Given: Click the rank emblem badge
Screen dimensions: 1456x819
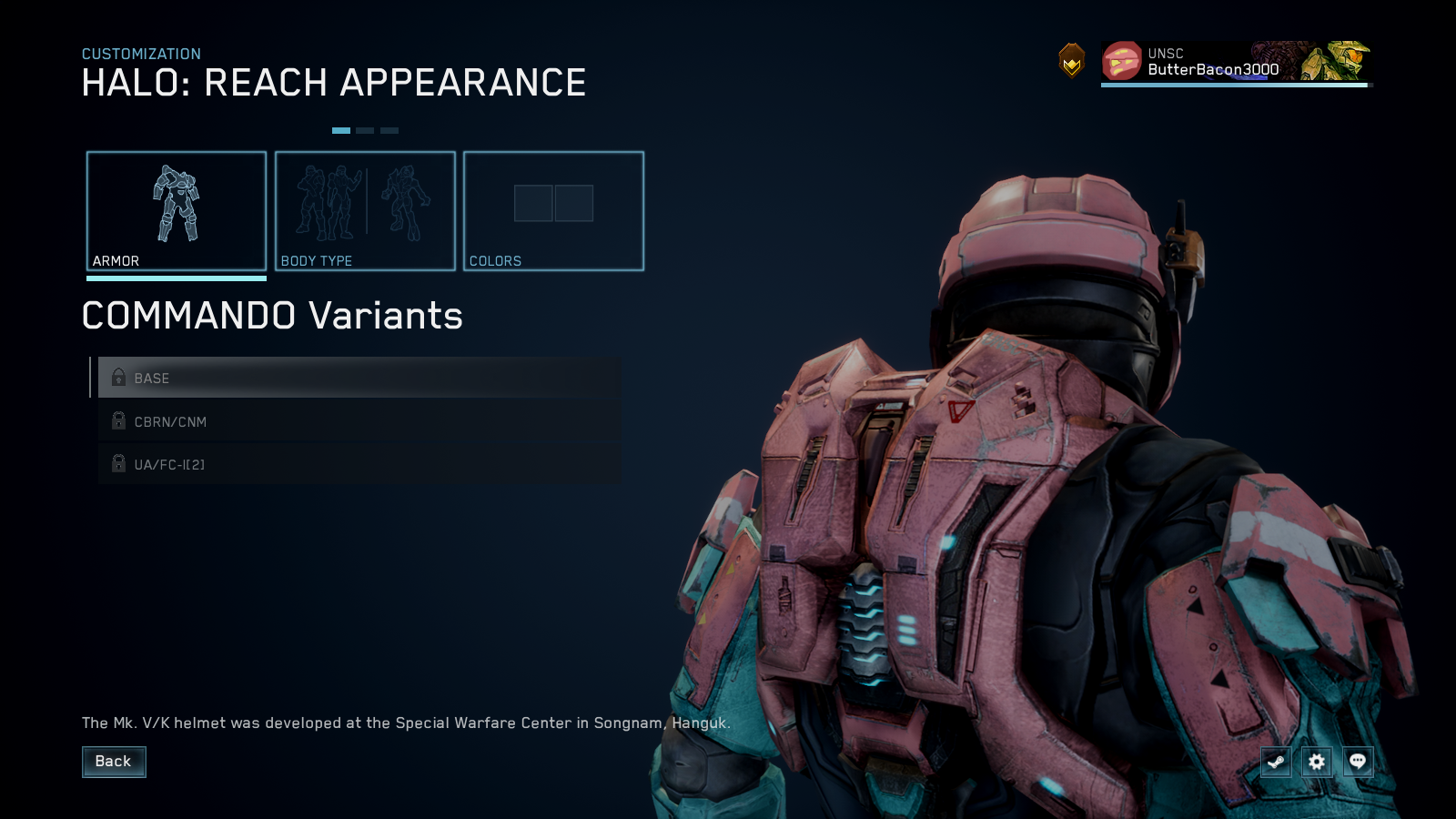Looking at the screenshot, I should (1072, 60).
